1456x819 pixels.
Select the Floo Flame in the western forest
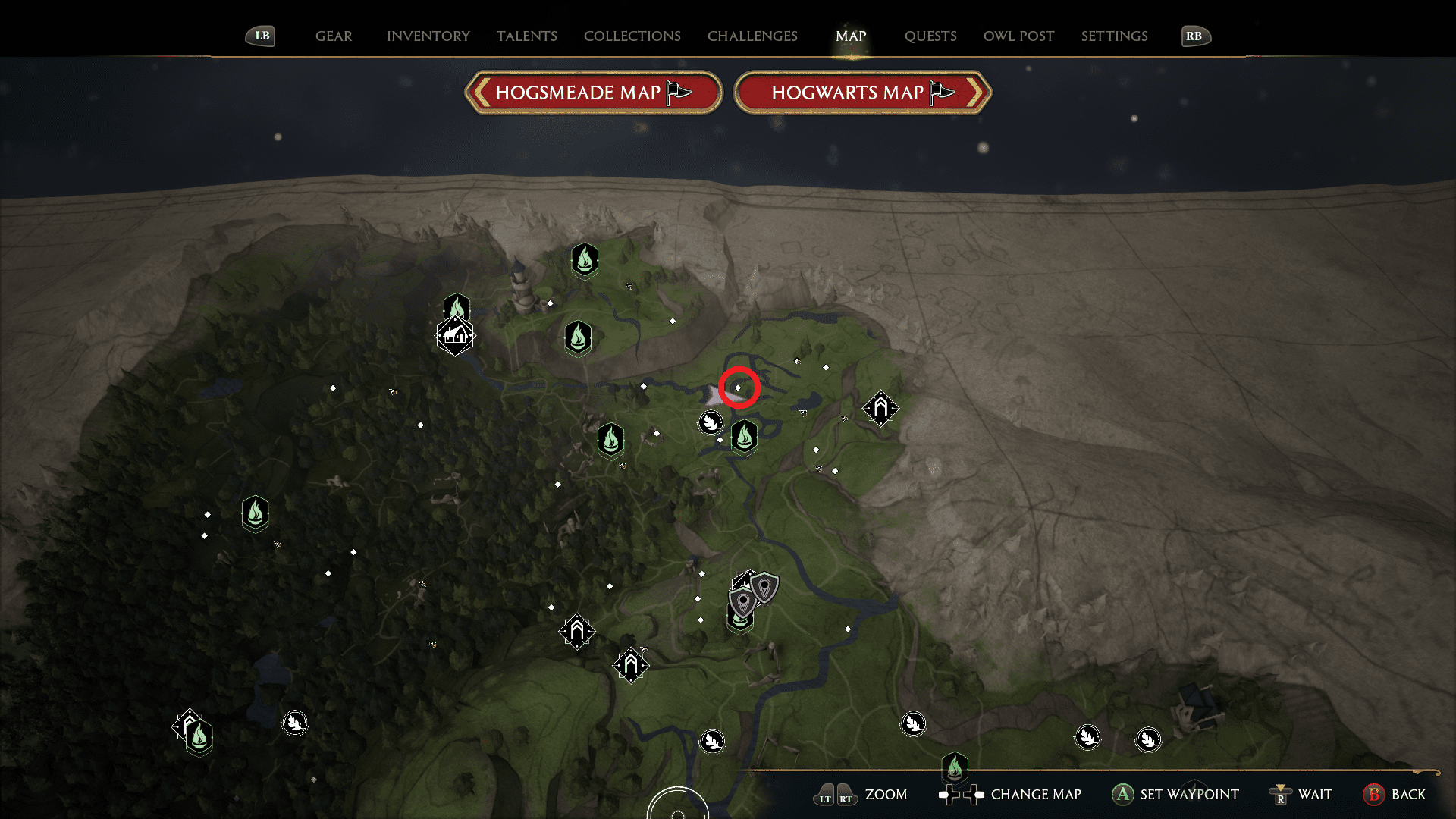point(256,513)
